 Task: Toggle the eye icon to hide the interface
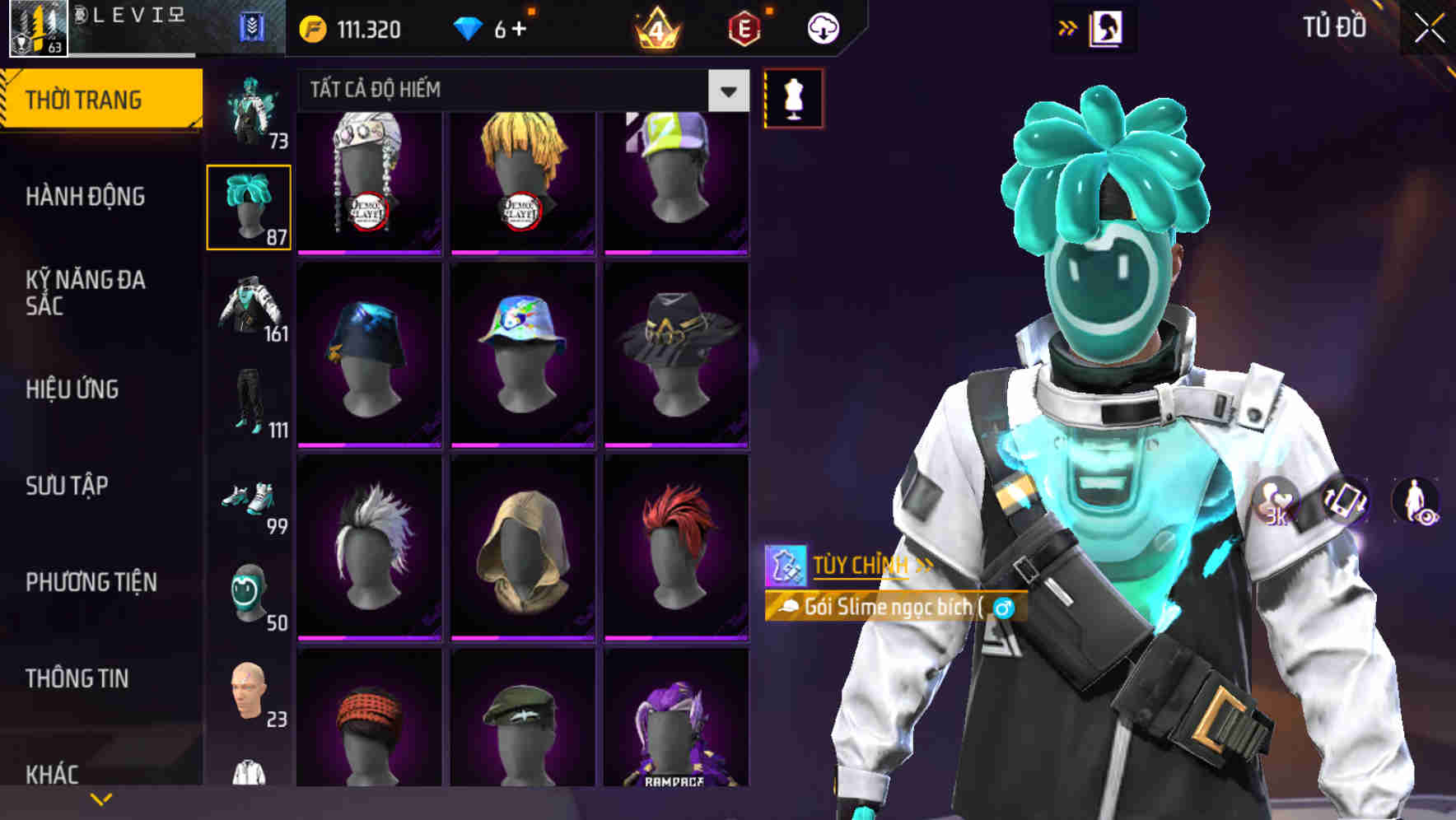click(1426, 519)
